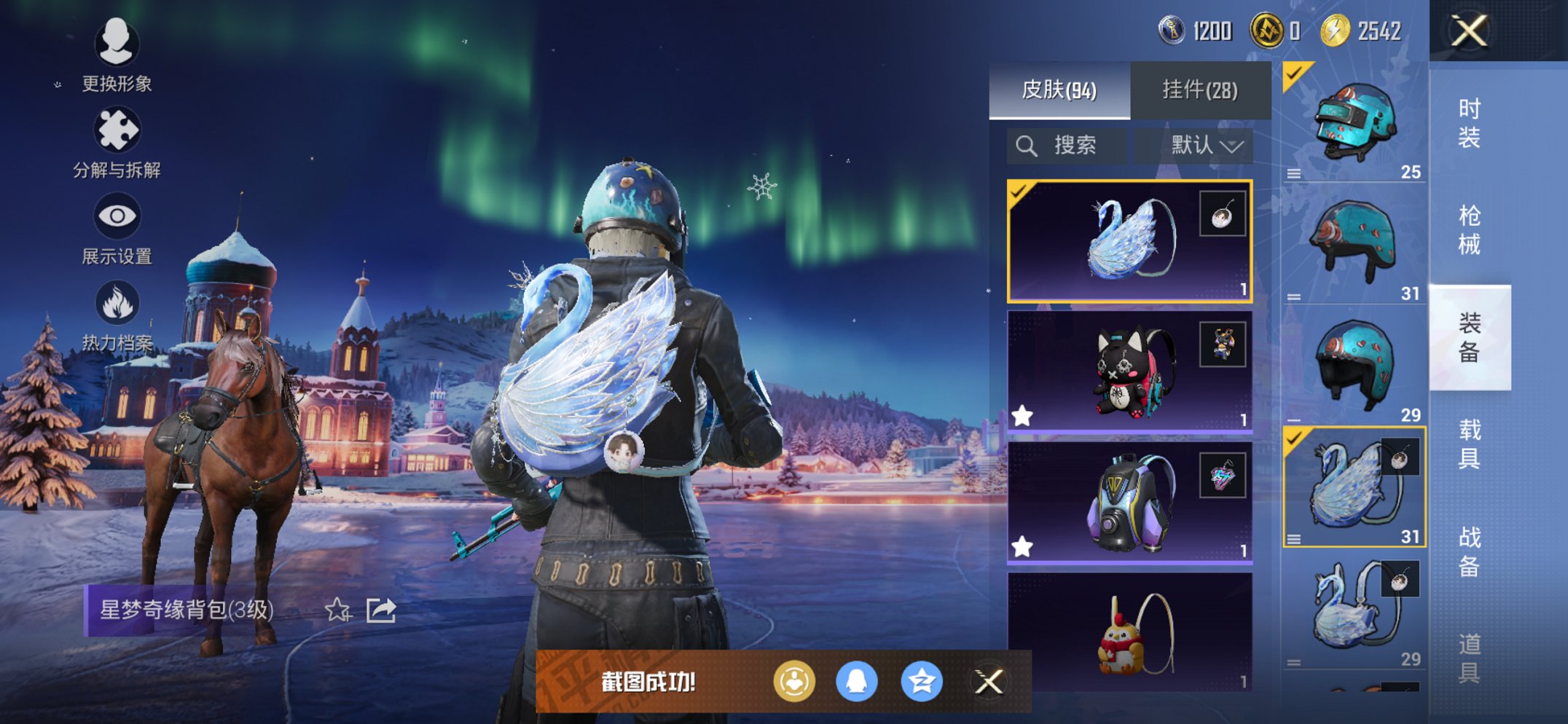
Task: Share the 星梦奇缘背包 via arrow icon
Action: [381, 610]
